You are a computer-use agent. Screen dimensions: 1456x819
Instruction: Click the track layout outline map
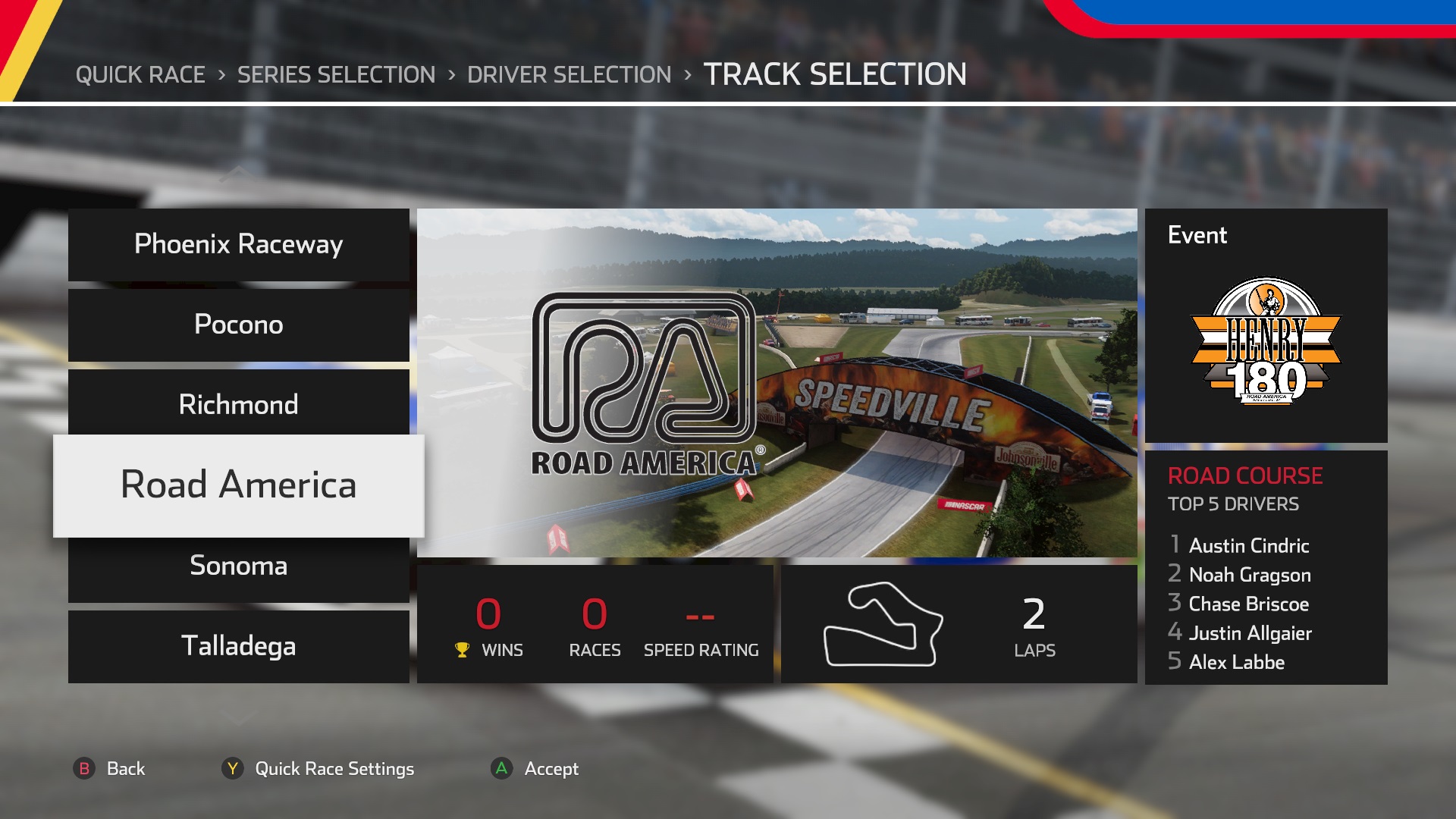point(883,624)
